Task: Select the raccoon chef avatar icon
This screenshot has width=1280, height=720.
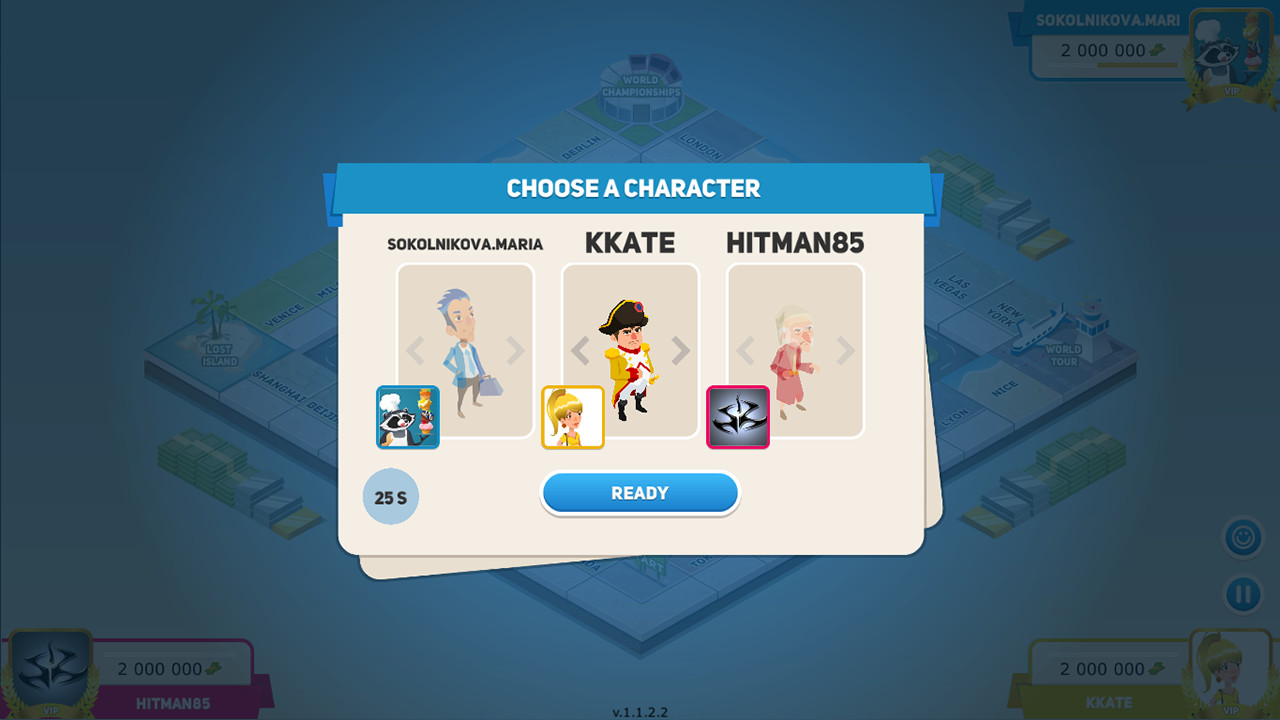Action: 408,417
